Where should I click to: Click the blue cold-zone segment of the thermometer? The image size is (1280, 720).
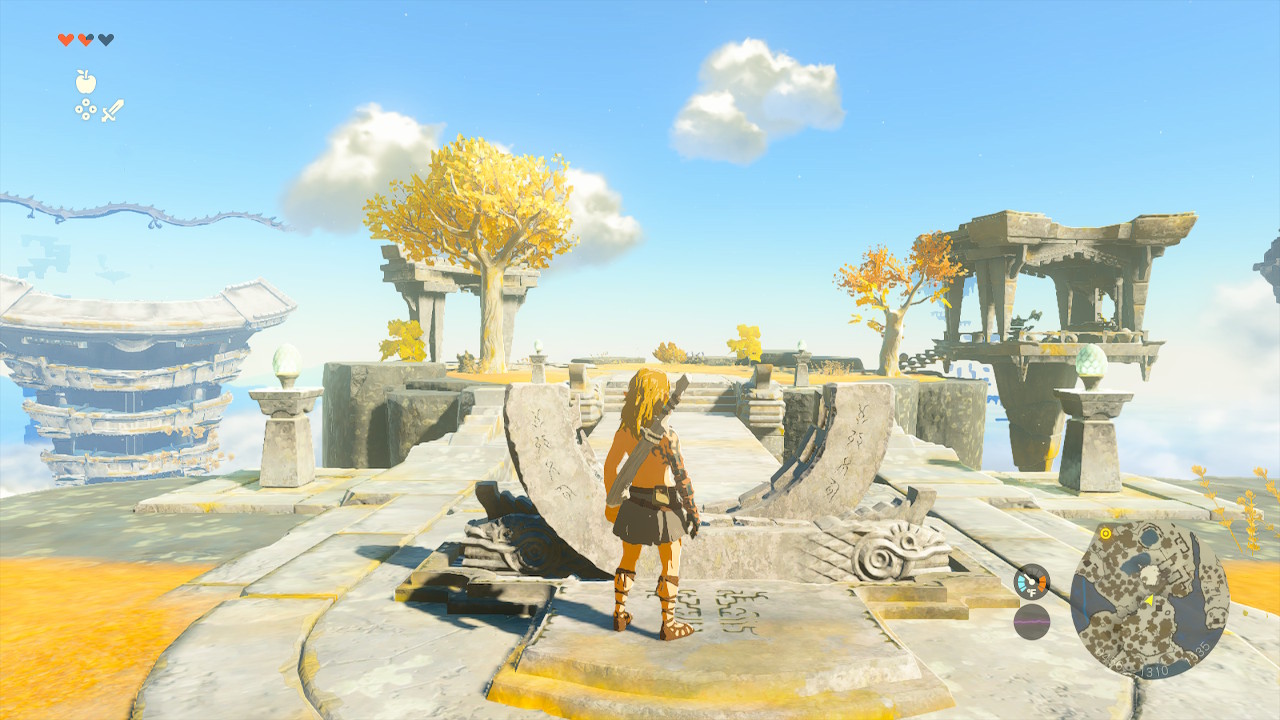coord(1022,580)
